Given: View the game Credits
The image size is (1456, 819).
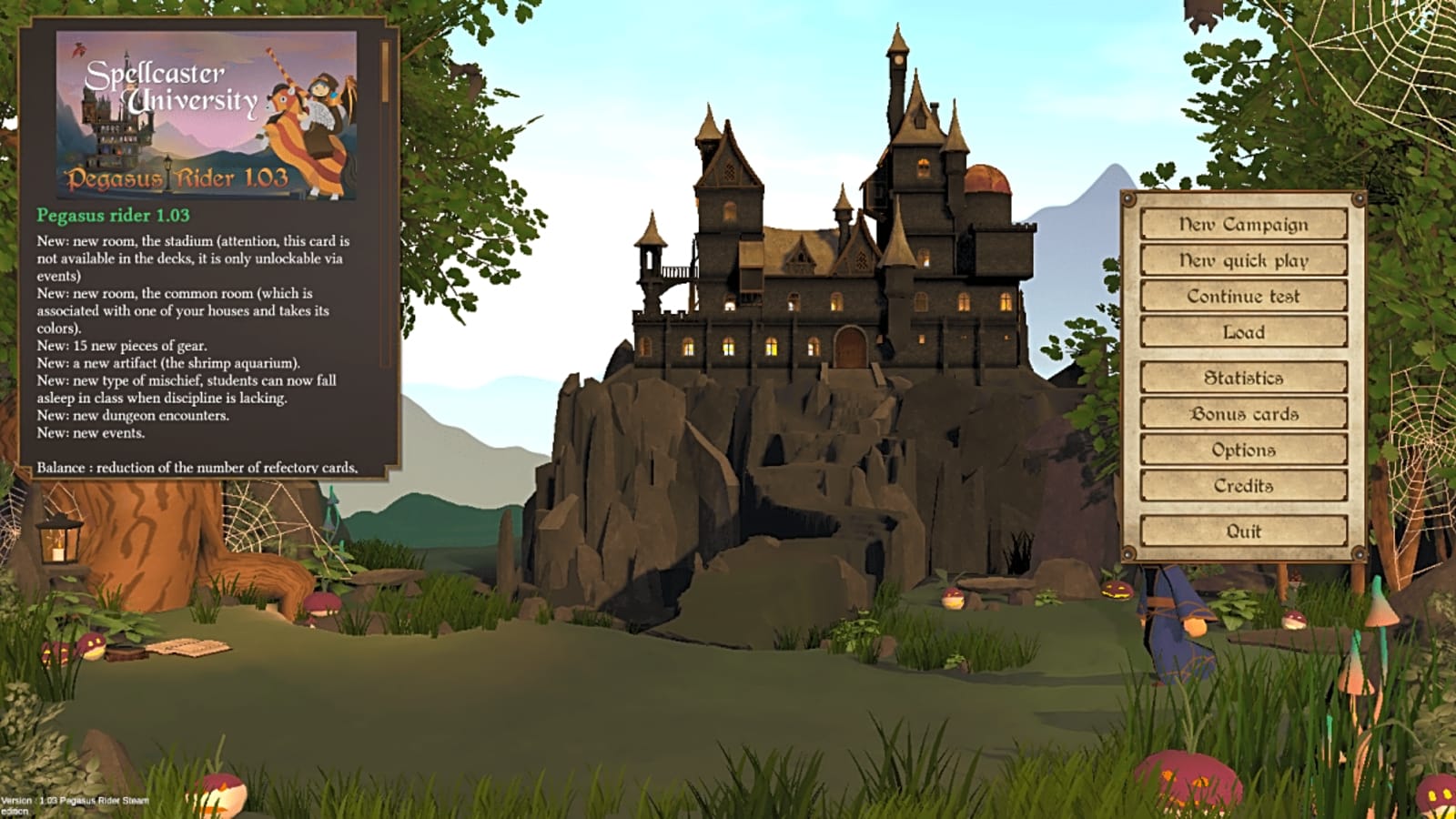Looking at the screenshot, I should point(1242,486).
